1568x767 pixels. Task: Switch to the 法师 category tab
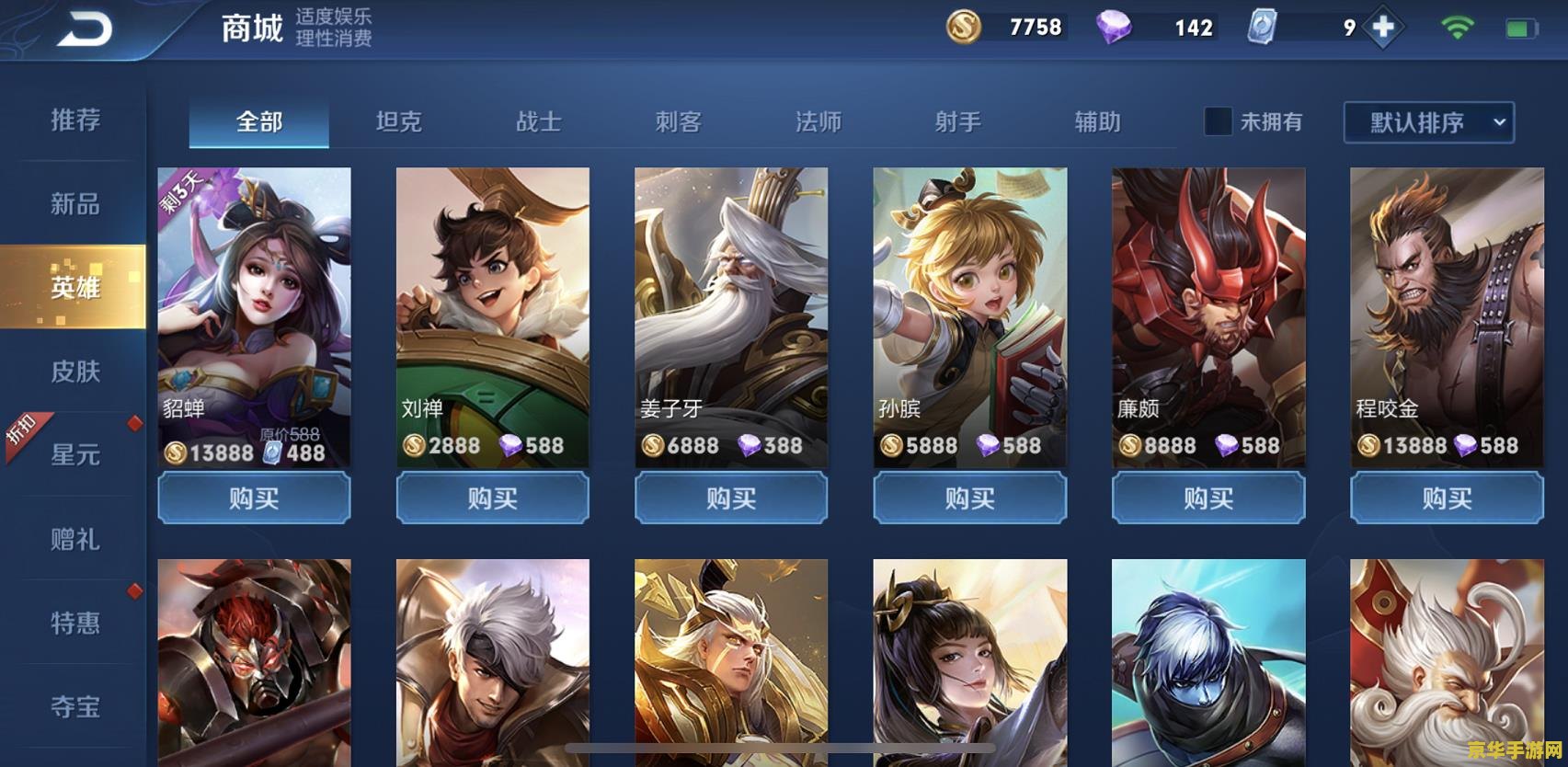819,122
